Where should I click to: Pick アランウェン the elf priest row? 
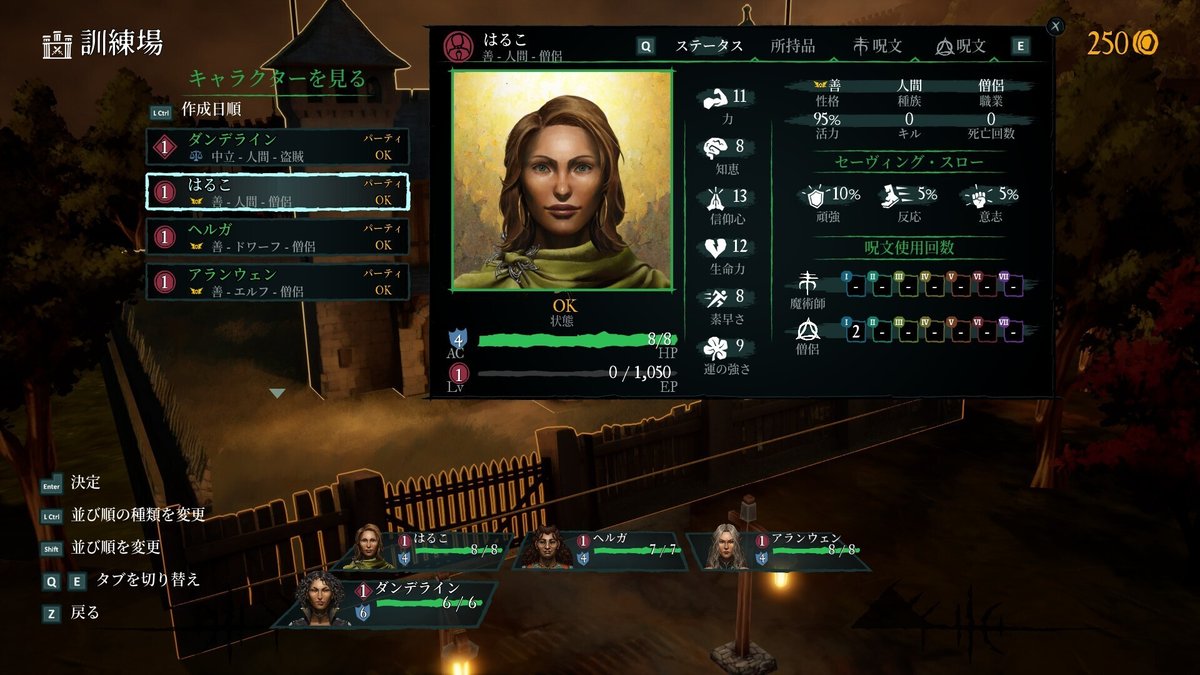click(x=277, y=282)
